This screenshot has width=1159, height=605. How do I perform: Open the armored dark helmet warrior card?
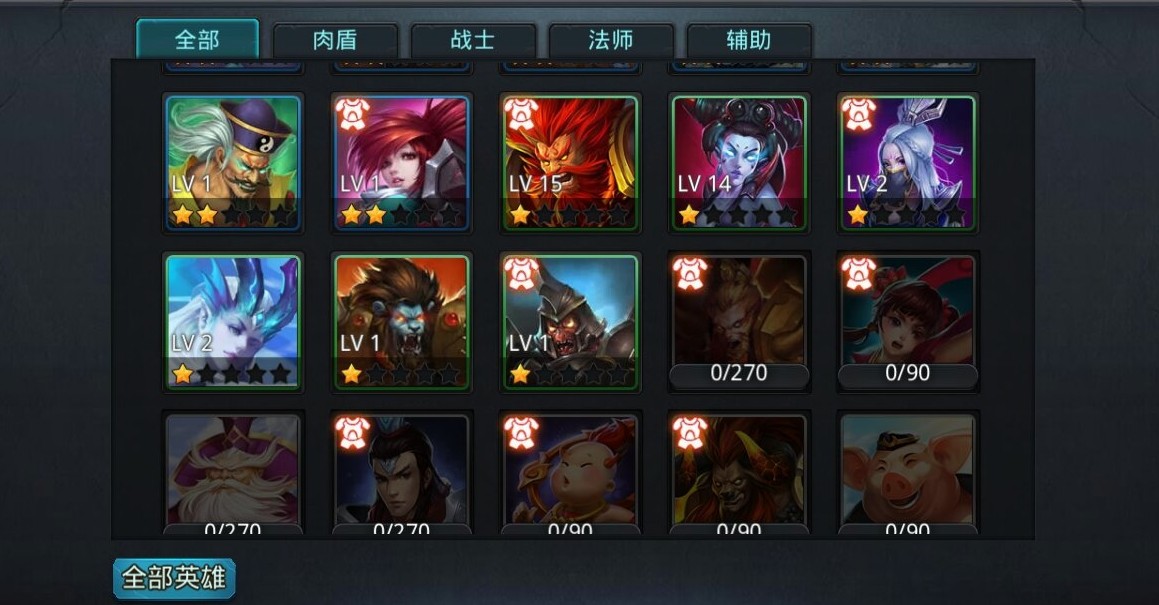coord(570,322)
